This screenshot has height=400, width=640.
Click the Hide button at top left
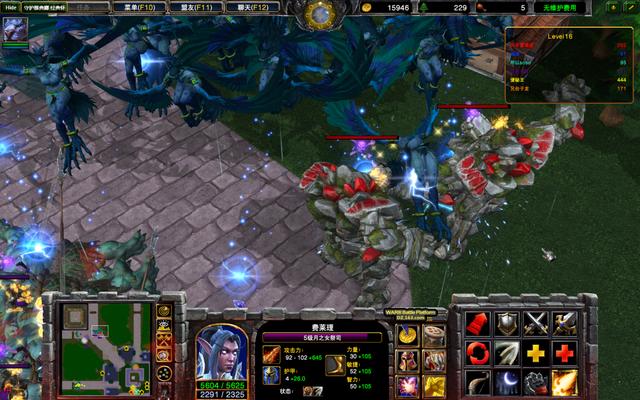12,7
